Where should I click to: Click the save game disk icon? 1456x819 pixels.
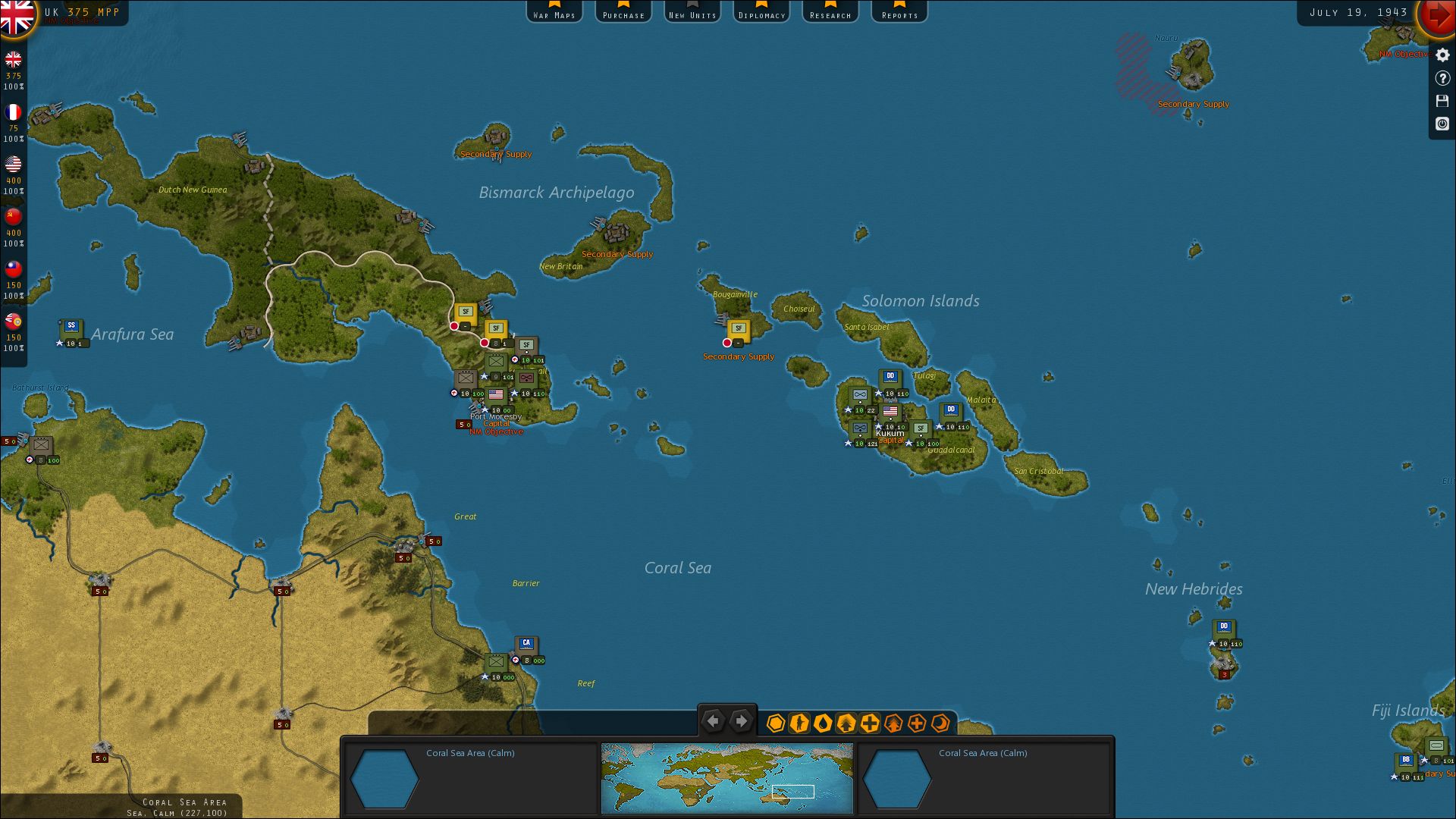click(1442, 101)
